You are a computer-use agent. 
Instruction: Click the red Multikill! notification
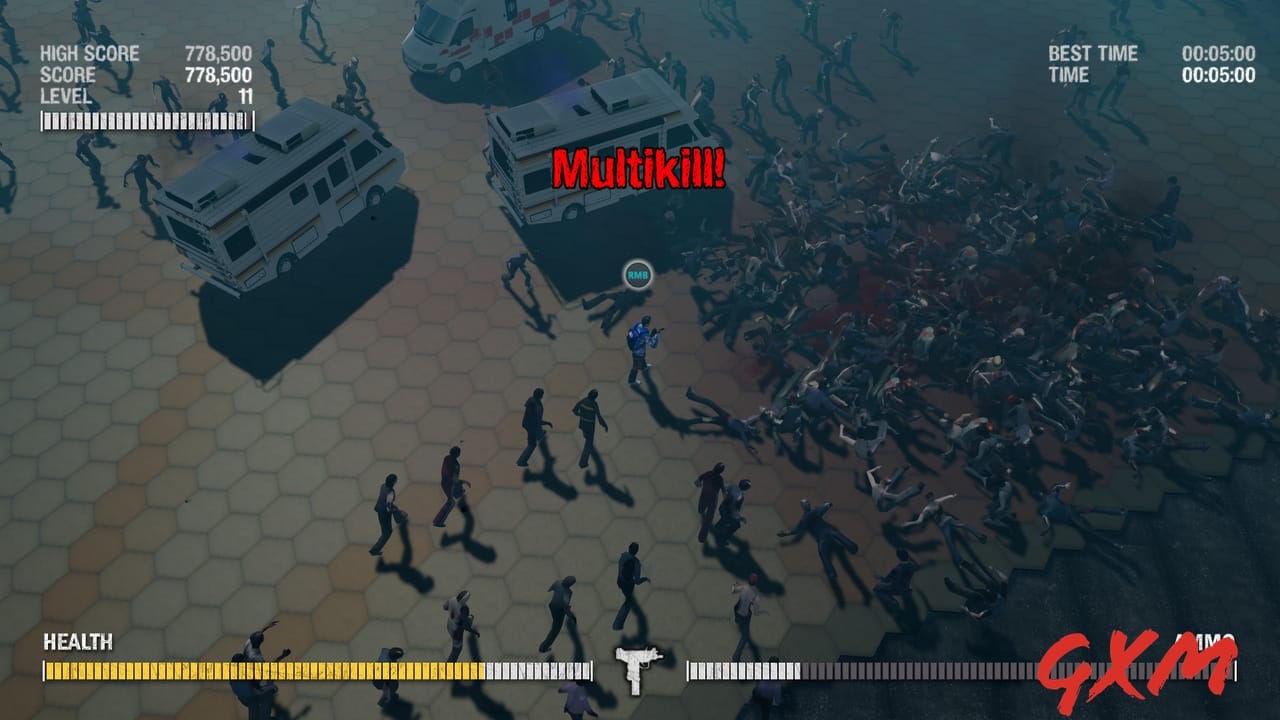click(640, 167)
